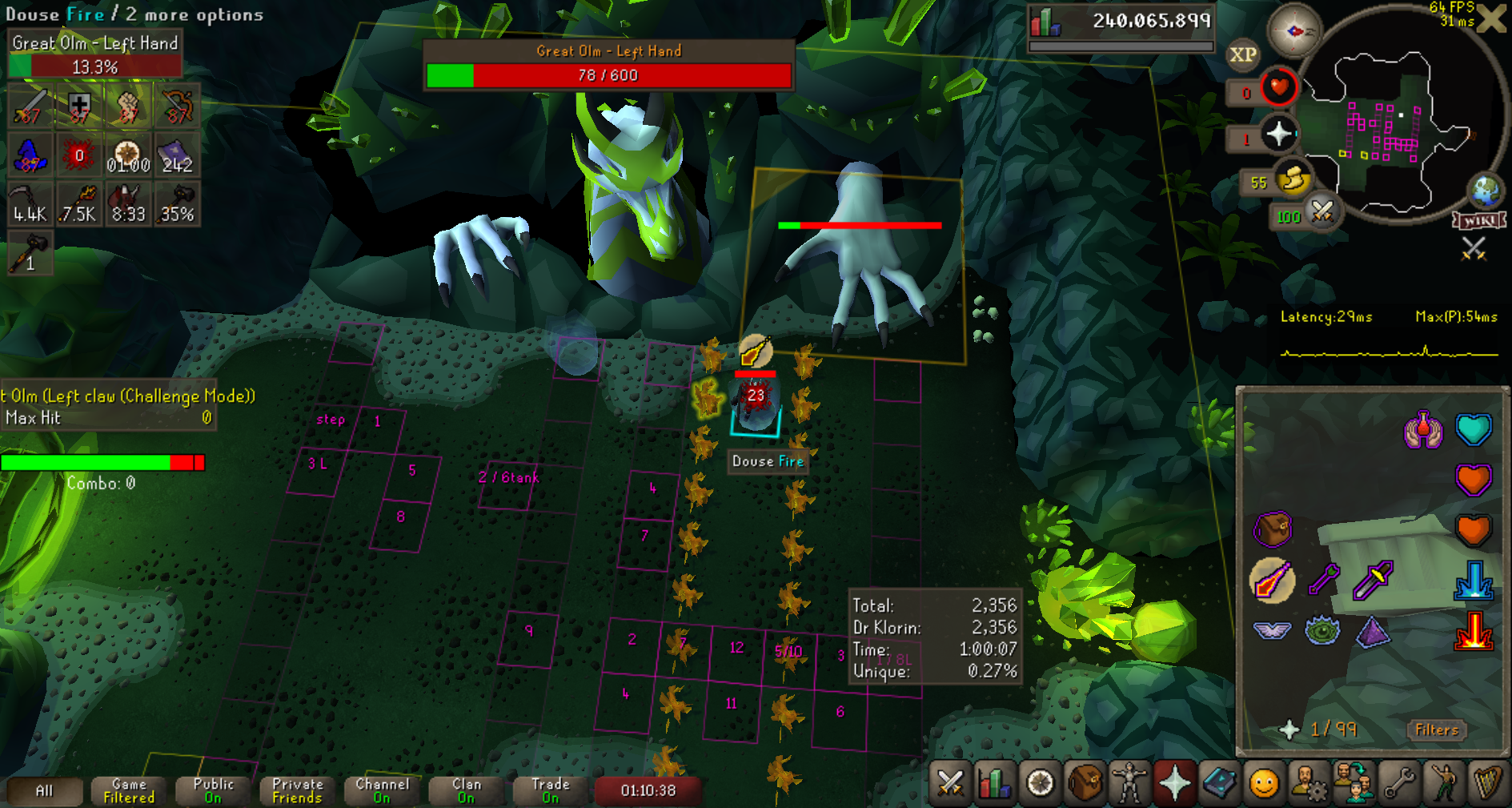Click the compass to face north
The image size is (1512, 808).
(x=1293, y=31)
